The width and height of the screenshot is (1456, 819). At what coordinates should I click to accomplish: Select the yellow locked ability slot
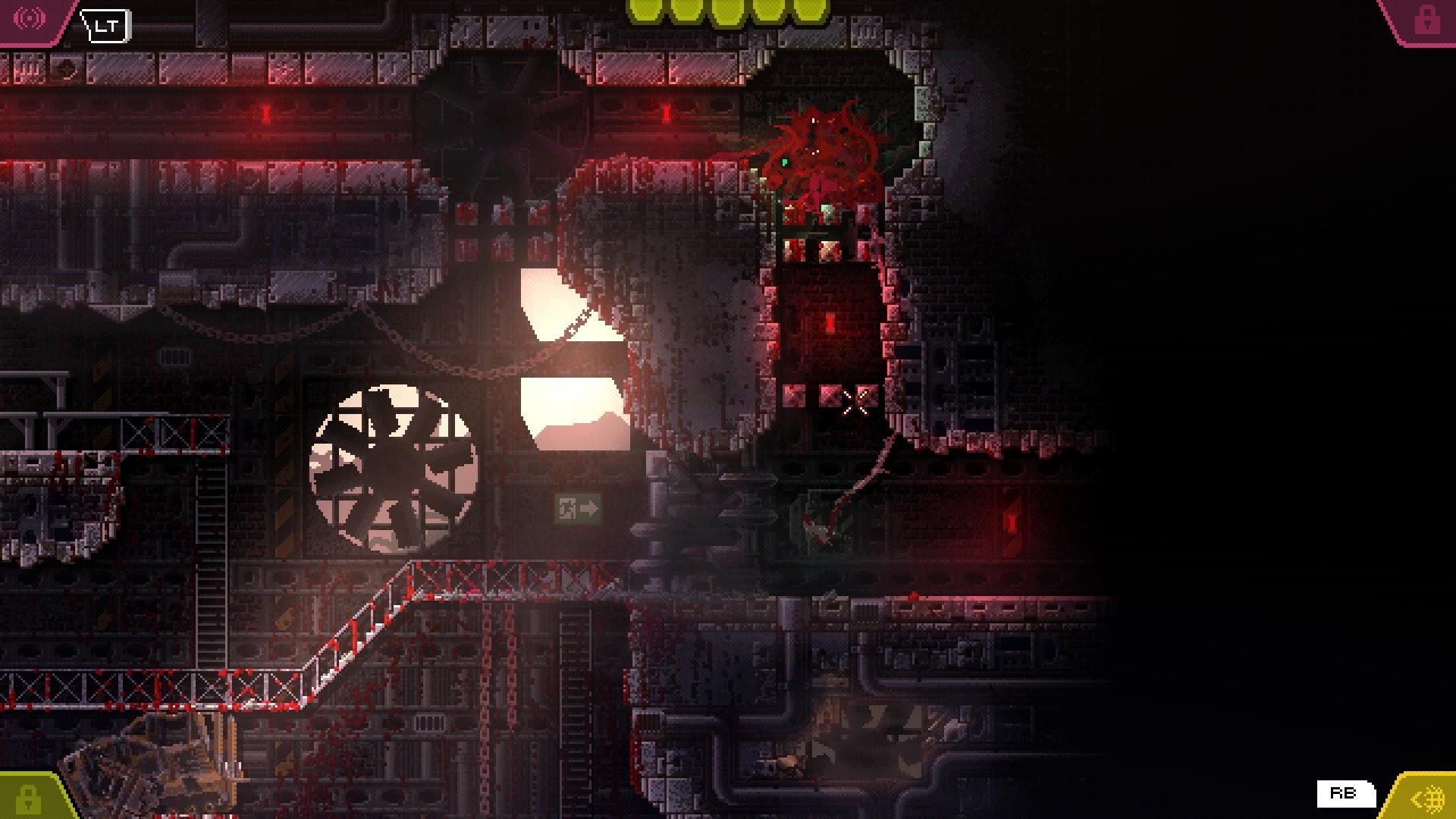(x=28, y=799)
